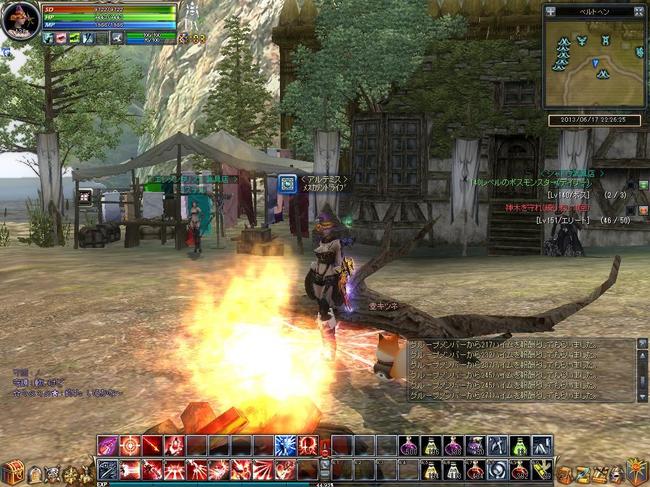
Task: Click the player character portrait
Action: point(19,20)
